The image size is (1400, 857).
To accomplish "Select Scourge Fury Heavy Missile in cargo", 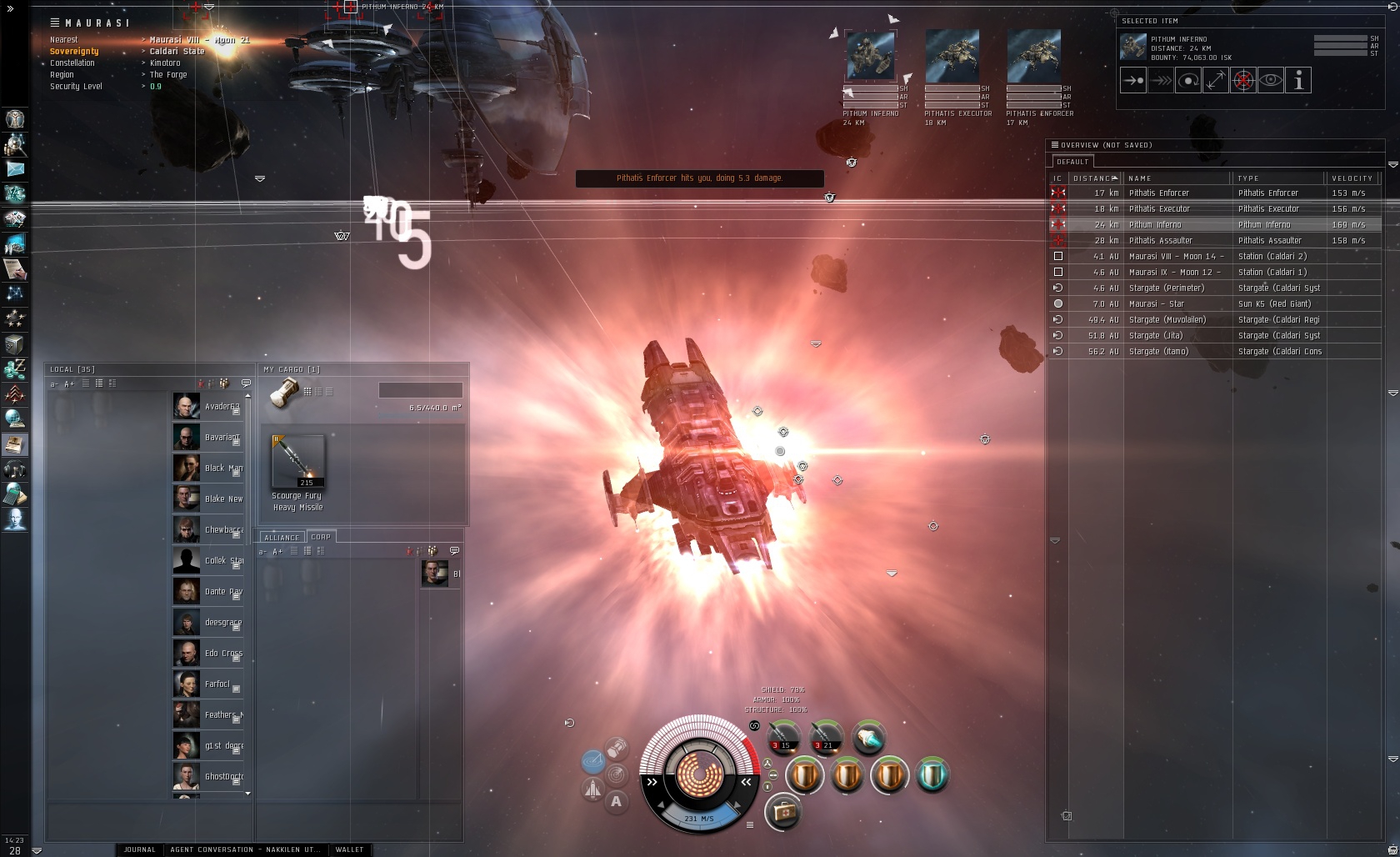I will coord(298,464).
